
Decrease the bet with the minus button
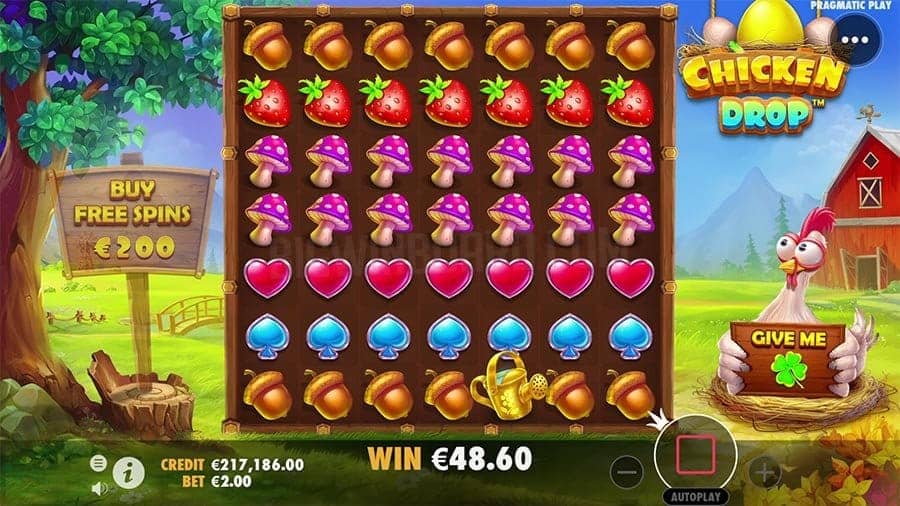pyautogui.click(x=625, y=469)
